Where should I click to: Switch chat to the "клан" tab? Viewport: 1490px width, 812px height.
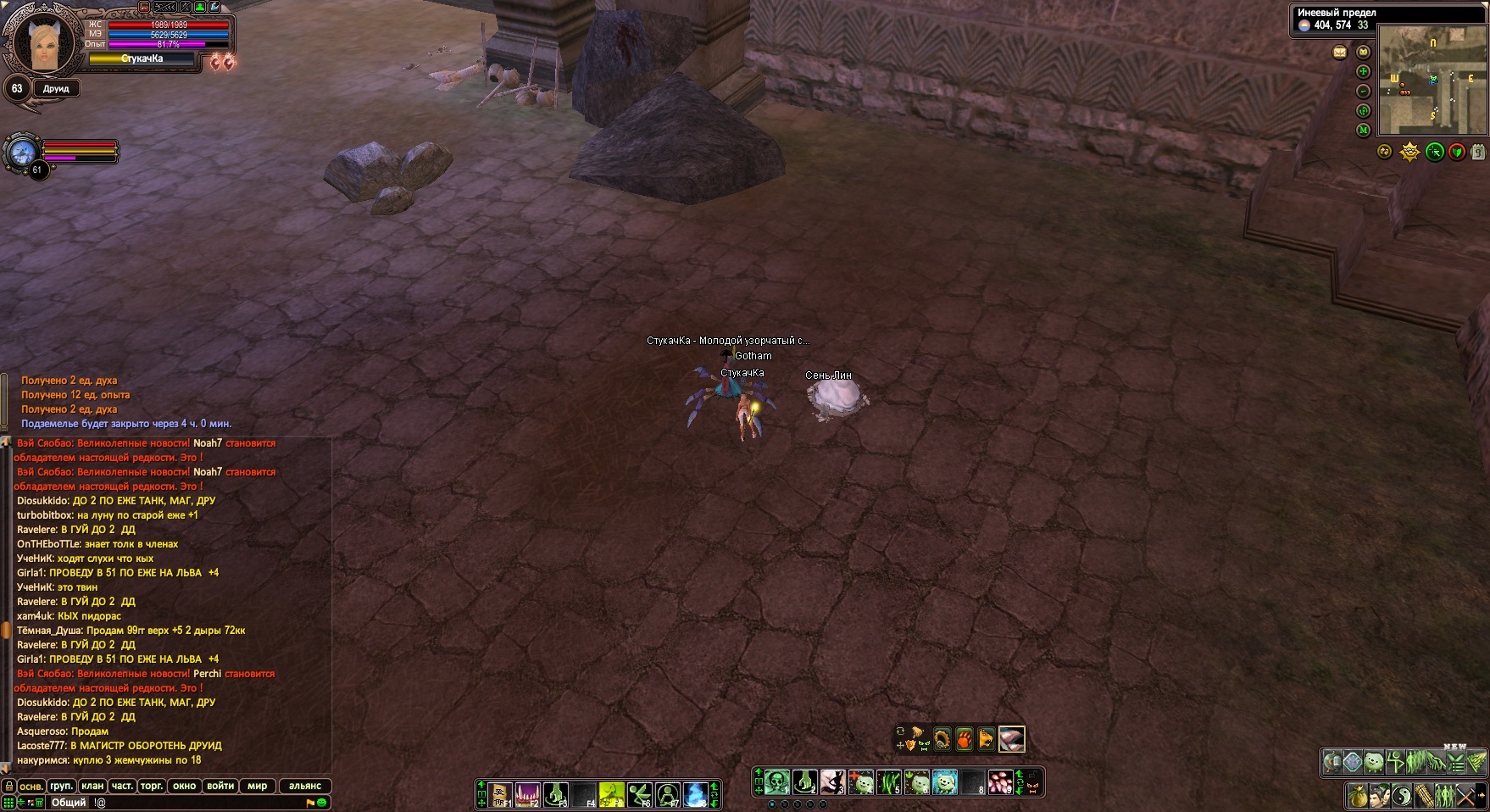point(92,786)
